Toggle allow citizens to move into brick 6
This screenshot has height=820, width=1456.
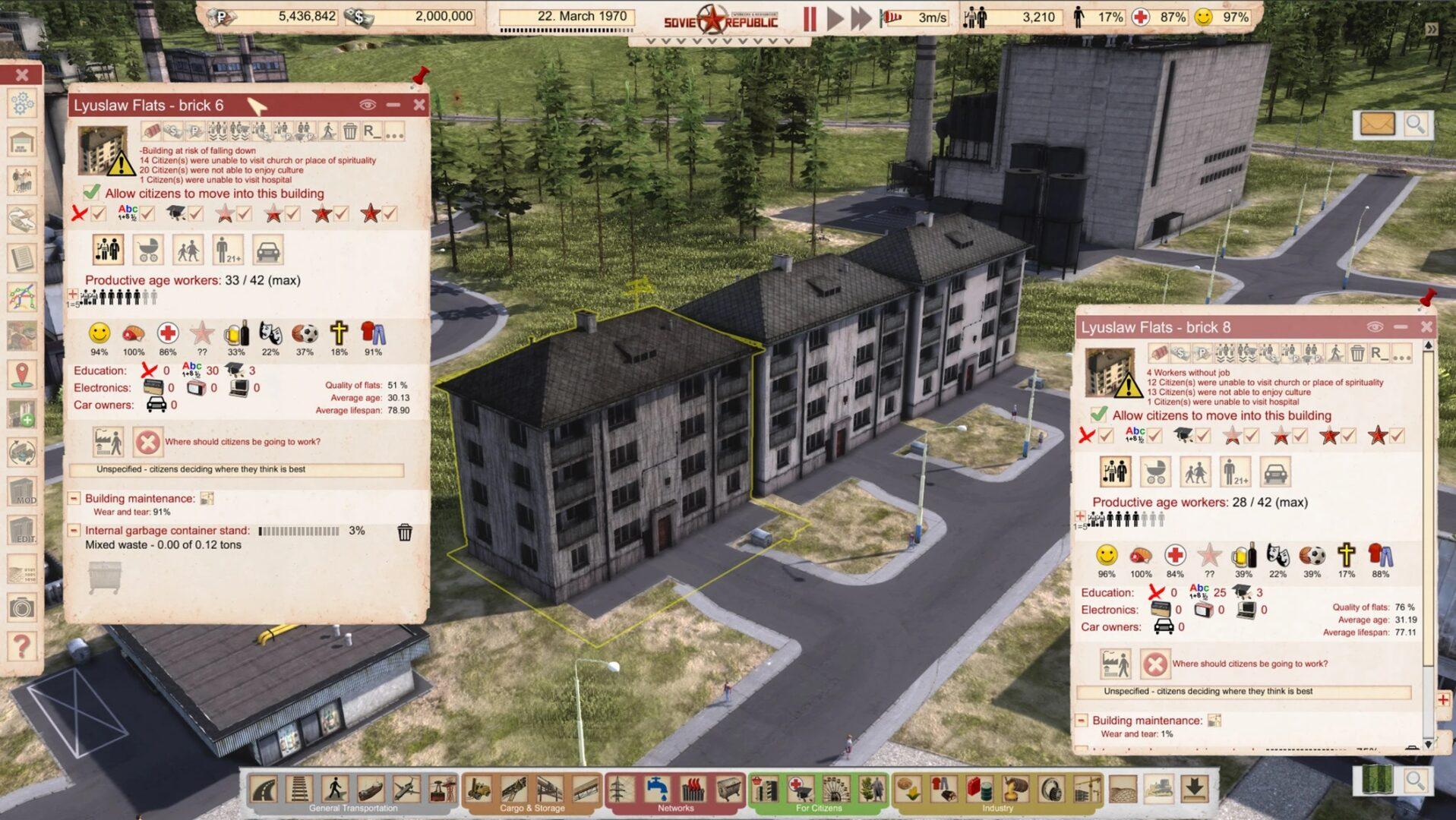(92, 193)
